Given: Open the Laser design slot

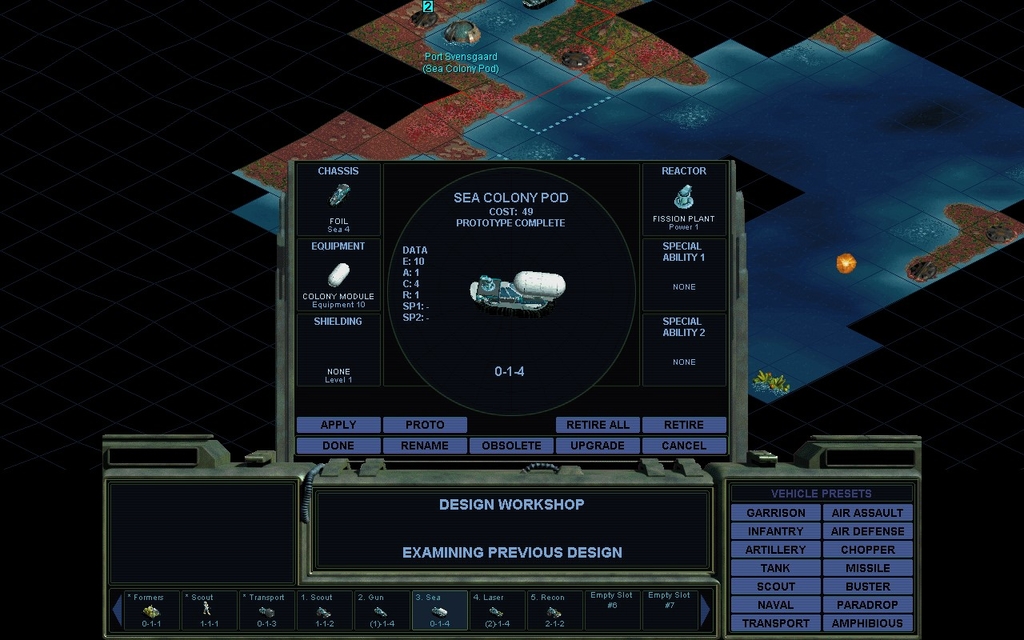Looking at the screenshot, I should (496, 610).
